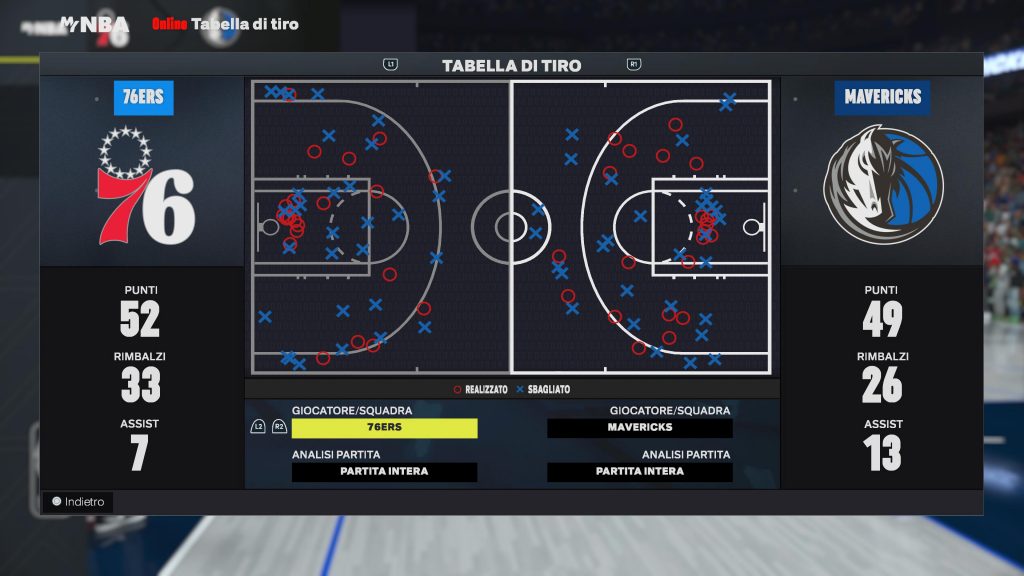
Task: Choose the MAVERICKS player/team field
Action: (x=640, y=428)
